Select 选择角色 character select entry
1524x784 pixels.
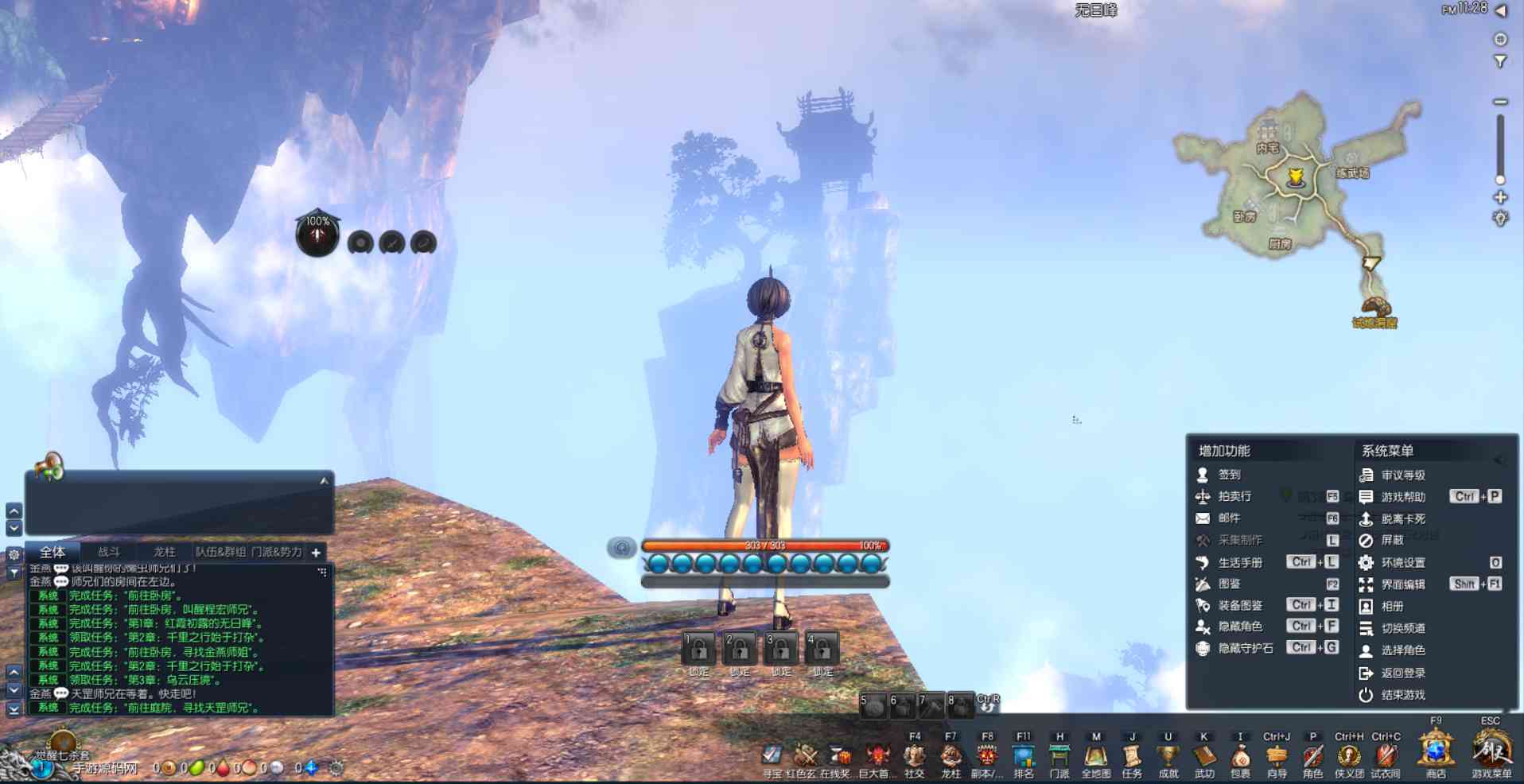(1402, 650)
